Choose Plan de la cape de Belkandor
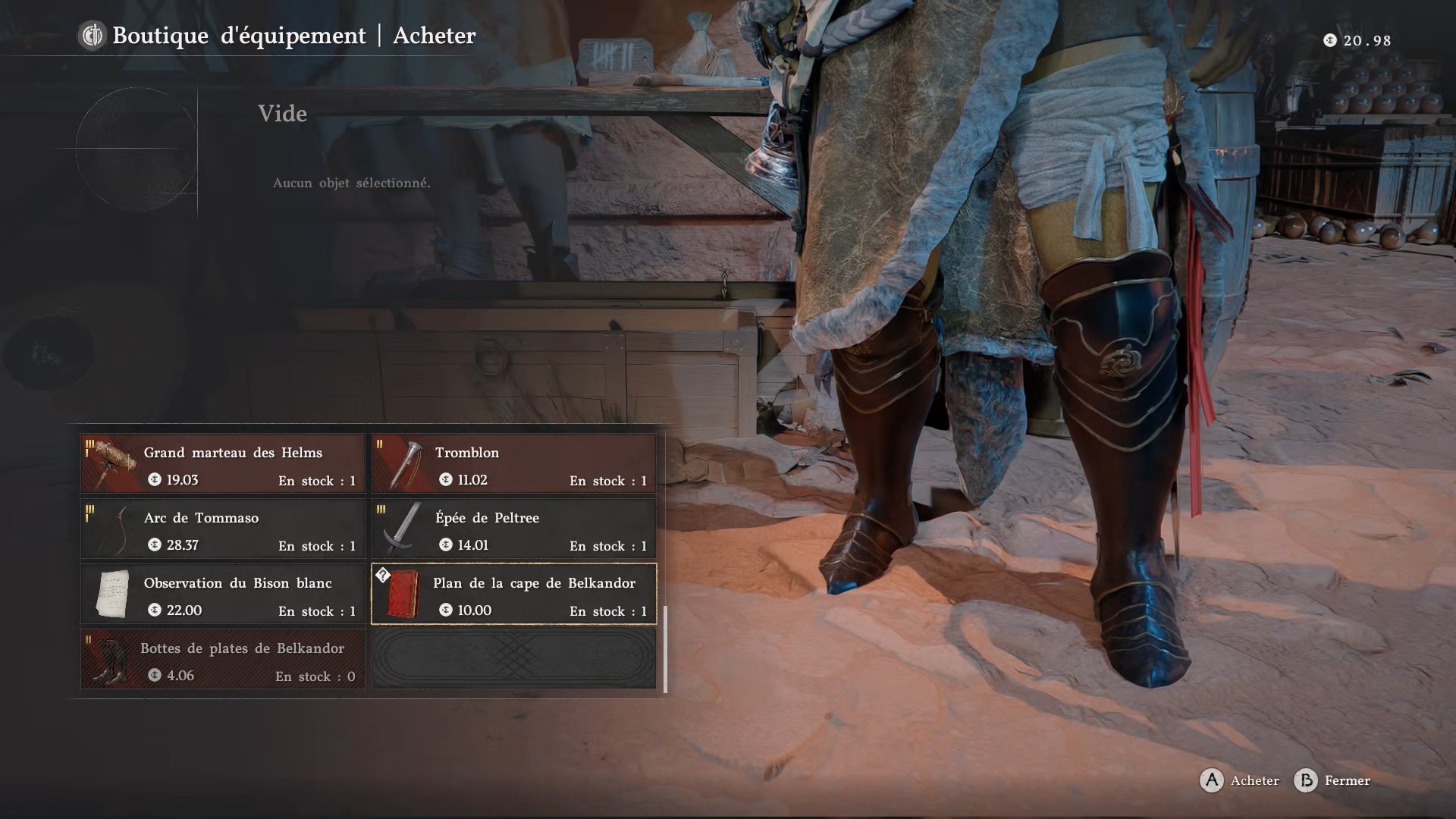This screenshot has width=1456, height=819. tap(514, 595)
